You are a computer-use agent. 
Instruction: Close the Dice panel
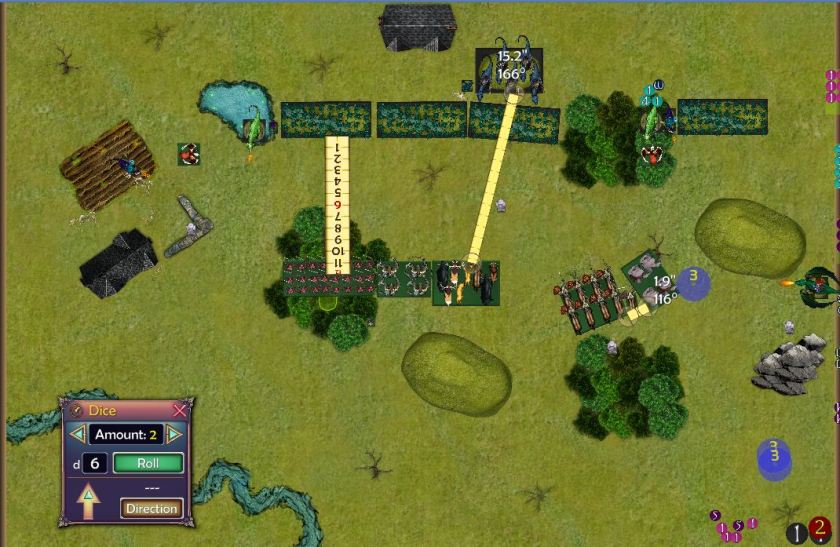(x=180, y=411)
